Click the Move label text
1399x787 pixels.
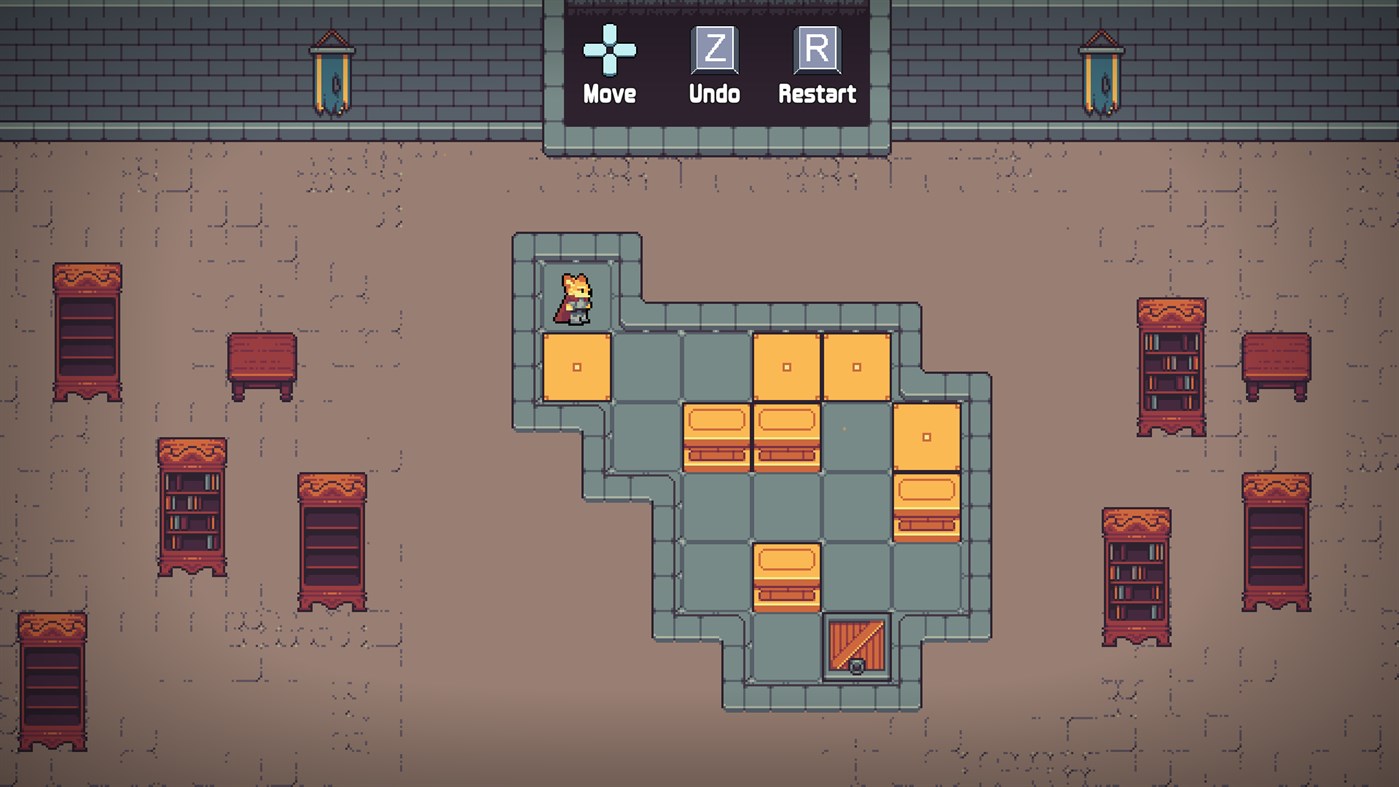coord(611,95)
